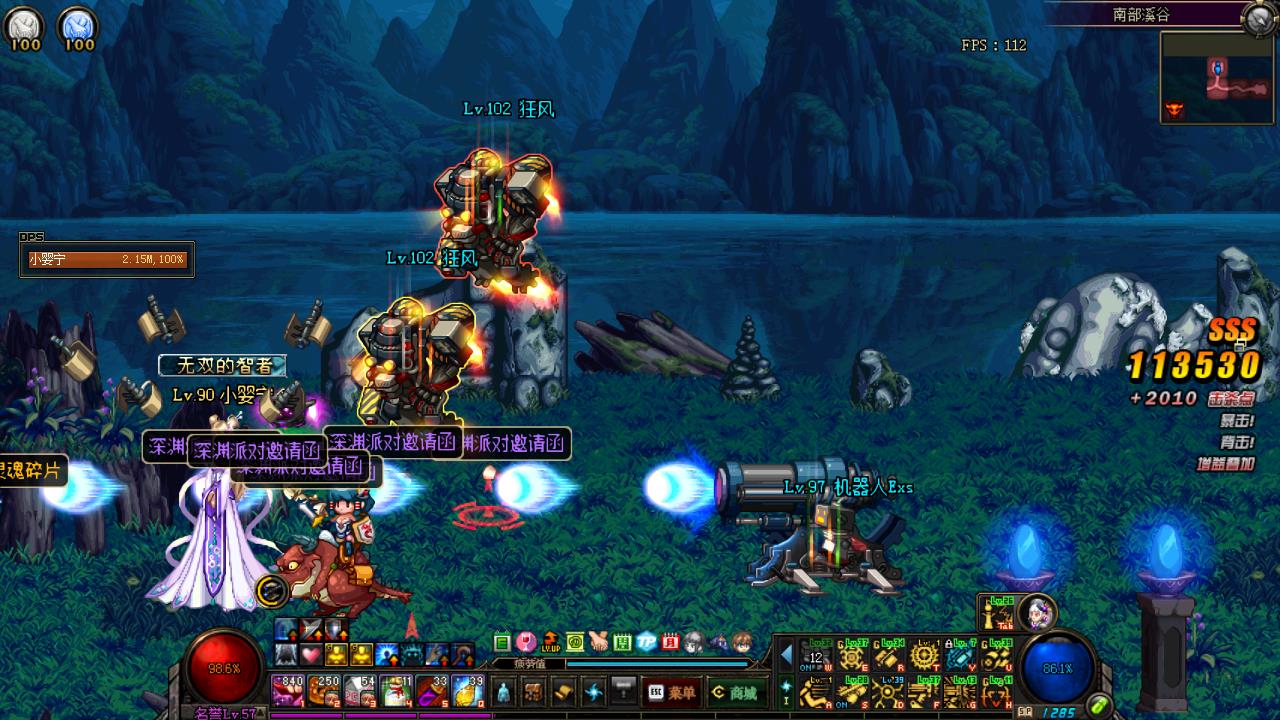Open the ESC 菜单 menu button

(x=672, y=691)
